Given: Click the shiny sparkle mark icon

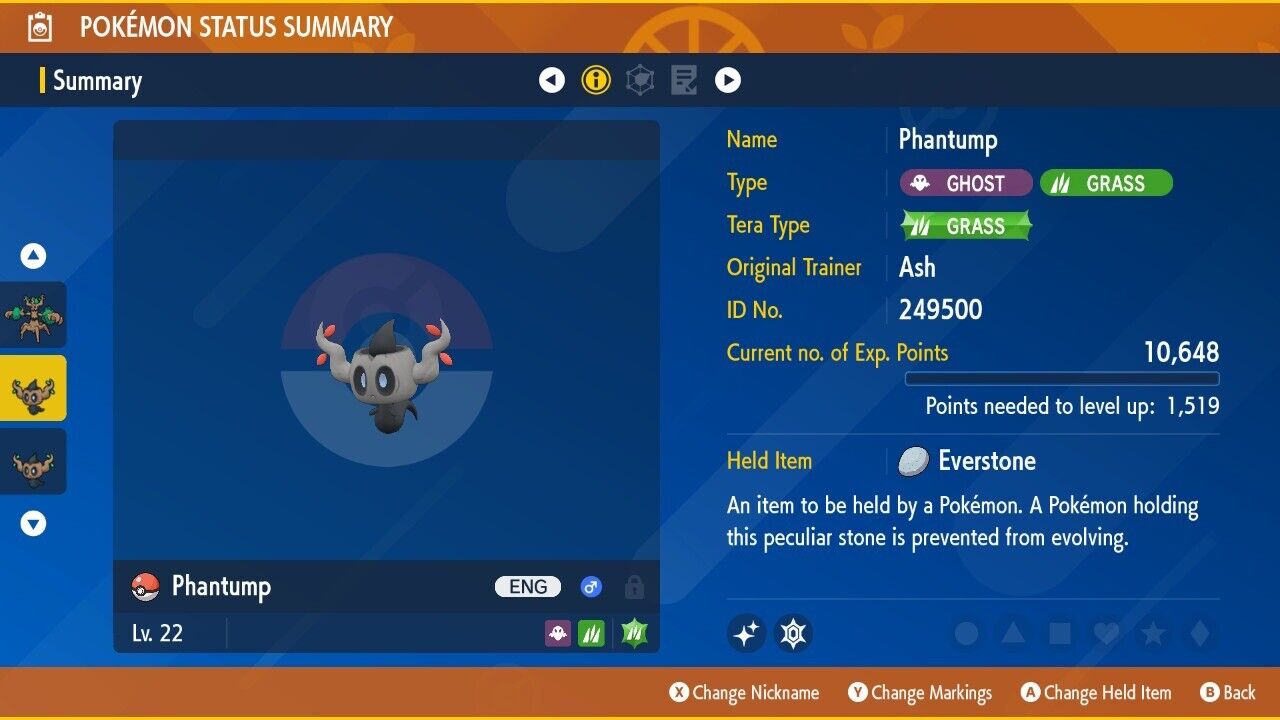Looking at the screenshot, I should tap(746, 633).
